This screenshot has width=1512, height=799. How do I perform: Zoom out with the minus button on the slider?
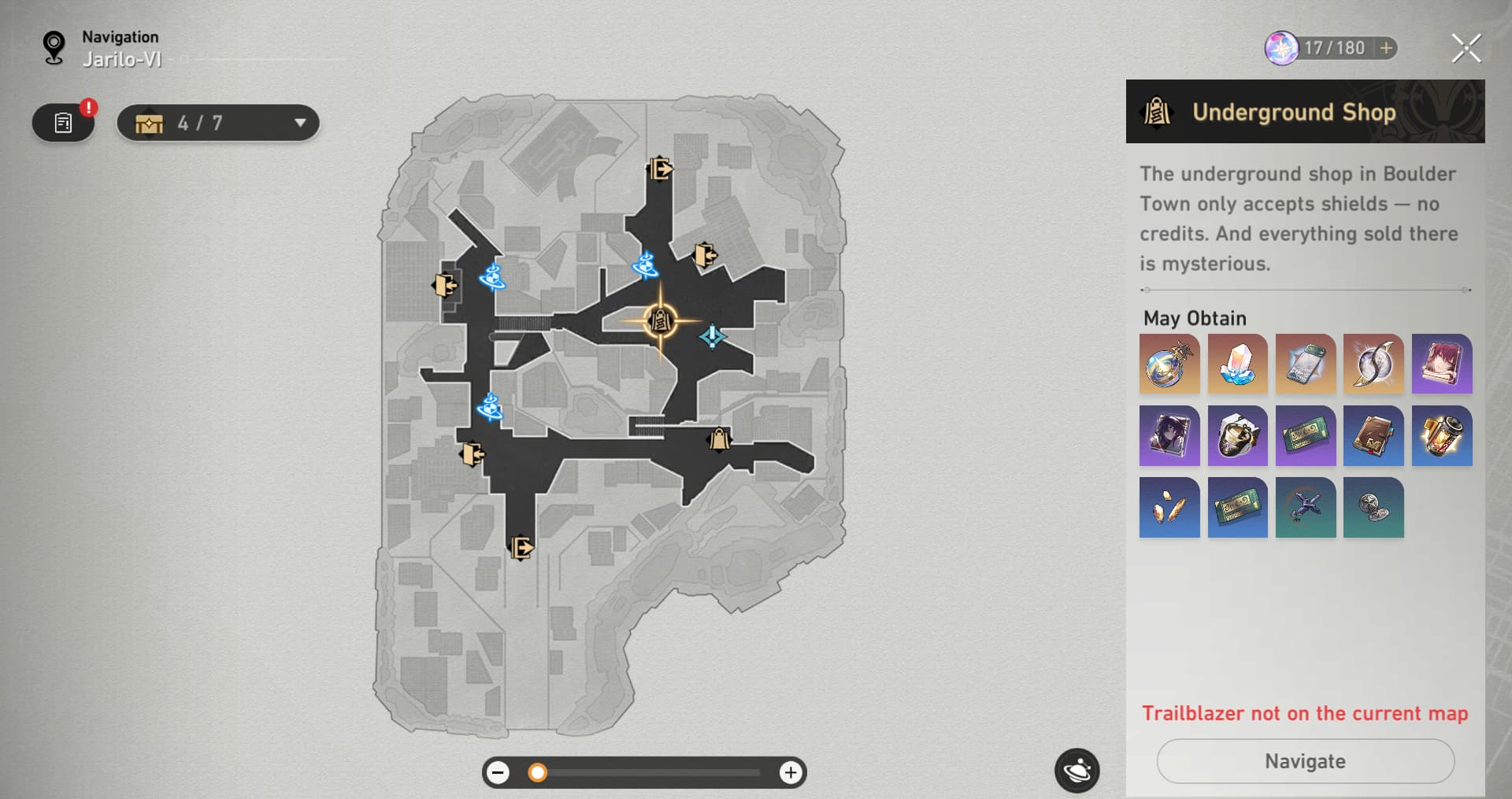(x=498, y=772)
